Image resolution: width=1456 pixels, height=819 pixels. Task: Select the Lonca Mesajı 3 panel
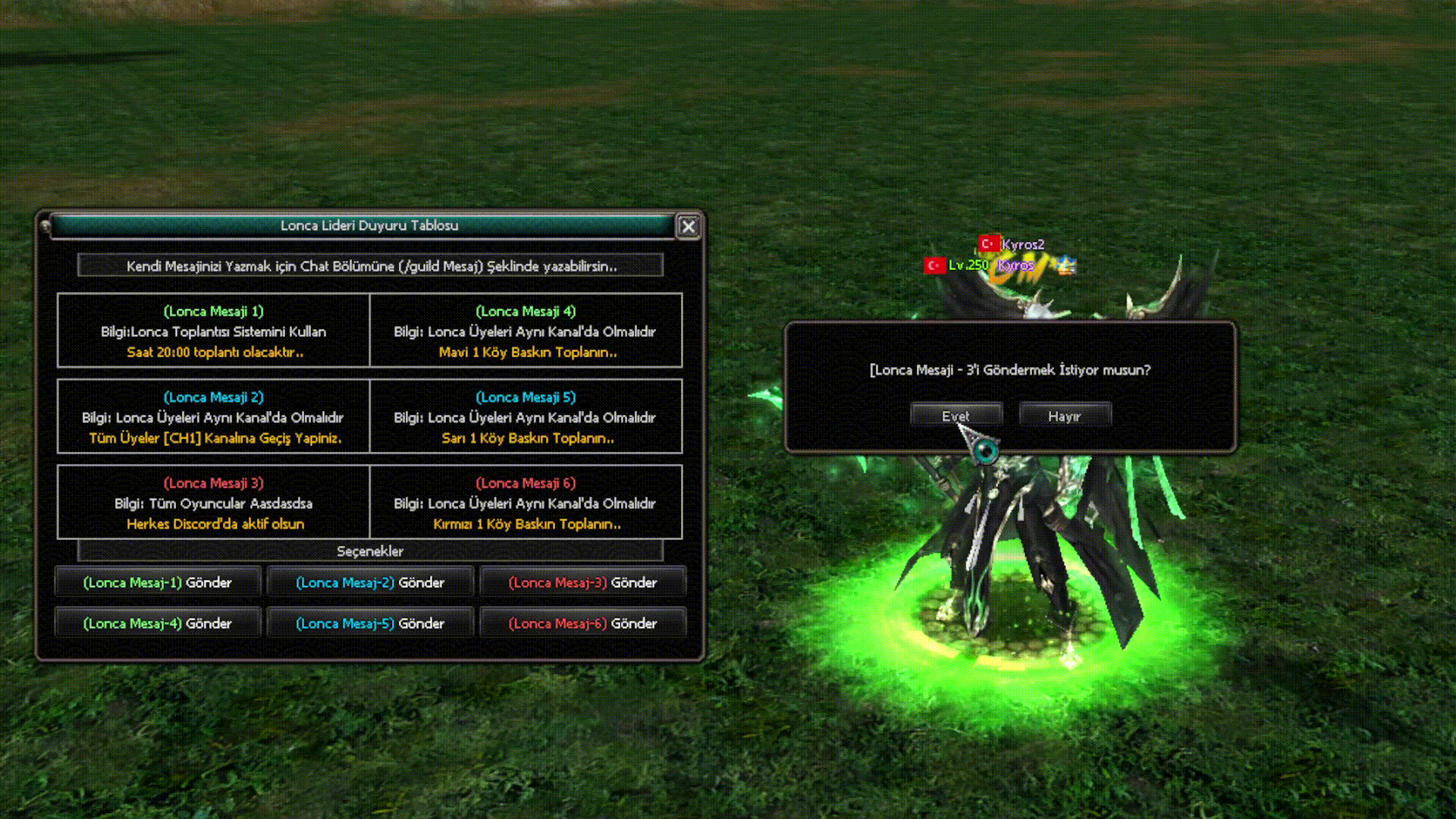click(214, 503)
